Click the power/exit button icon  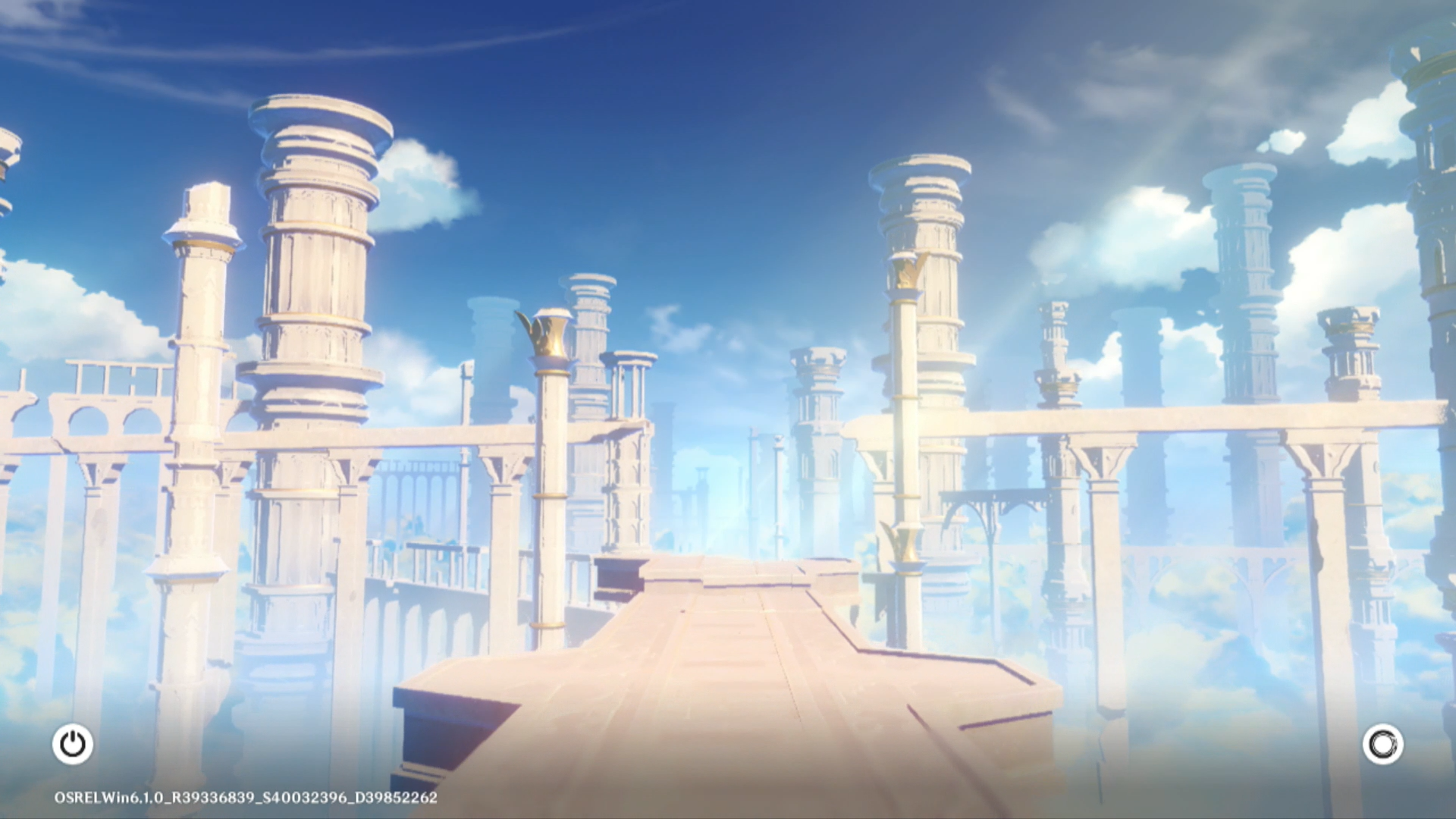(x=73, y=744)
